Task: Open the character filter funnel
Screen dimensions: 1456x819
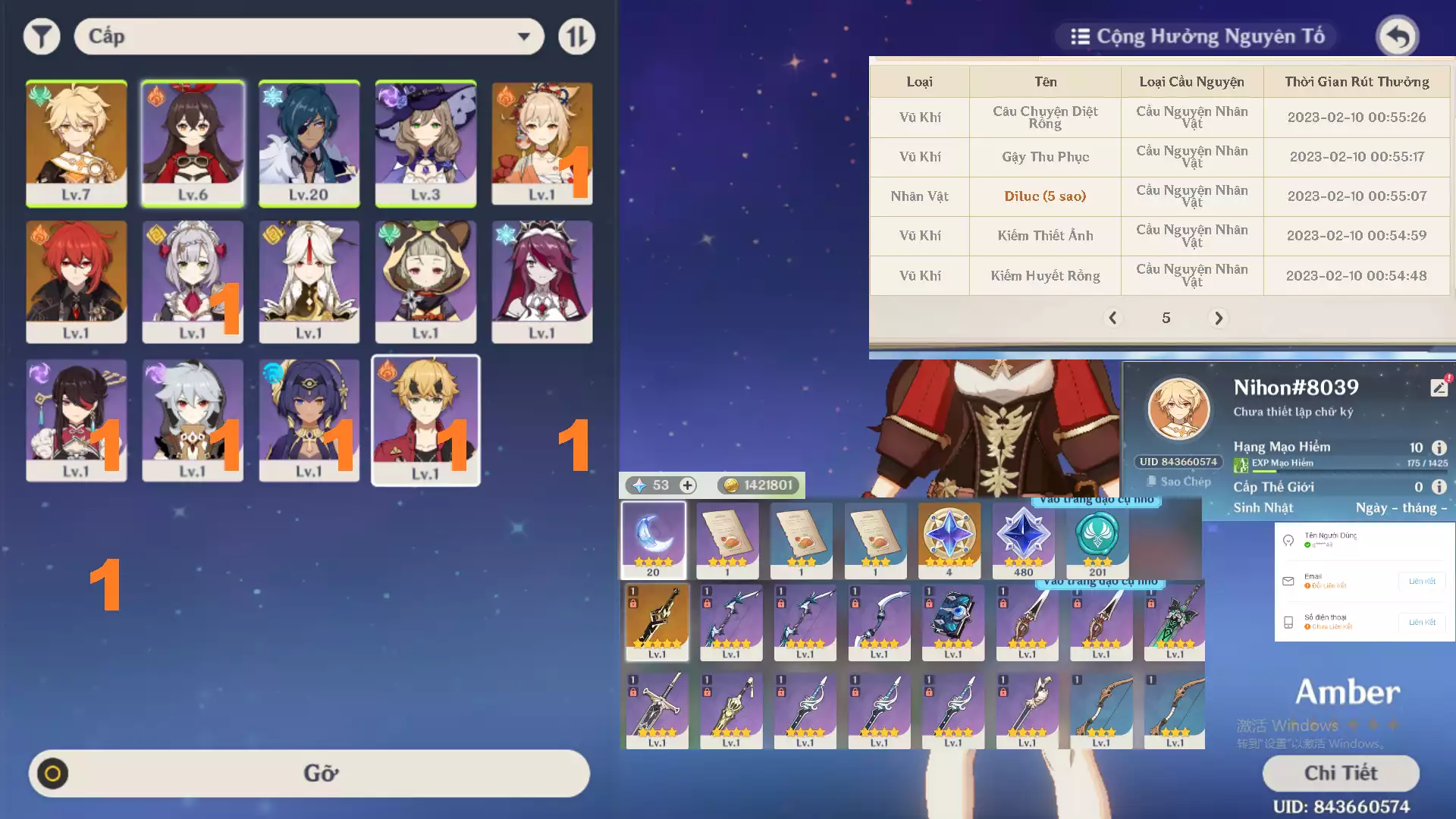Action: [42, 36]
